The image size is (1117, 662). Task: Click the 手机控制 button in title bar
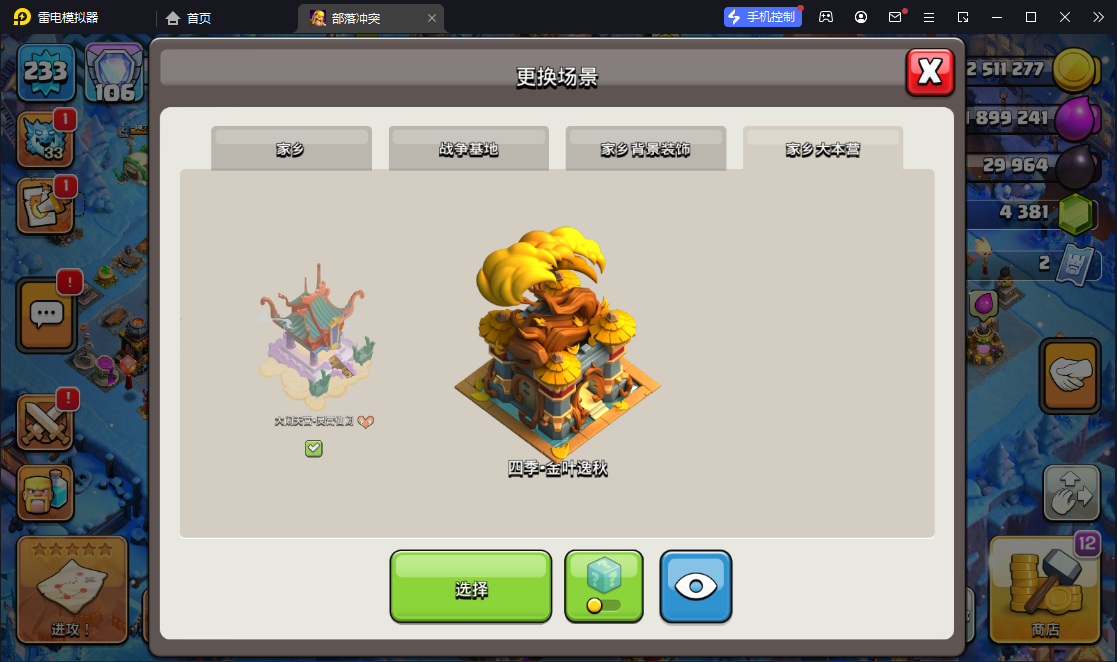tap(763, 17)
